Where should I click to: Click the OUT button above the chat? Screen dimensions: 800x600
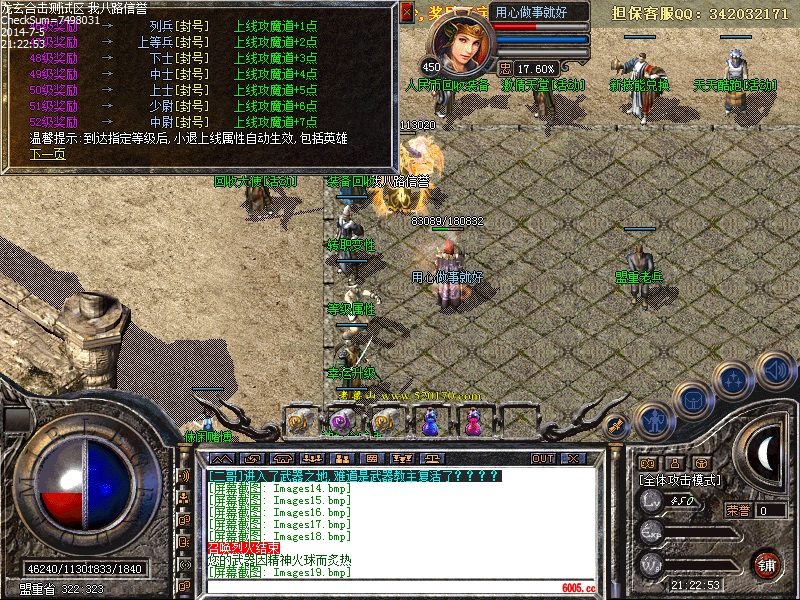point(542,459)
